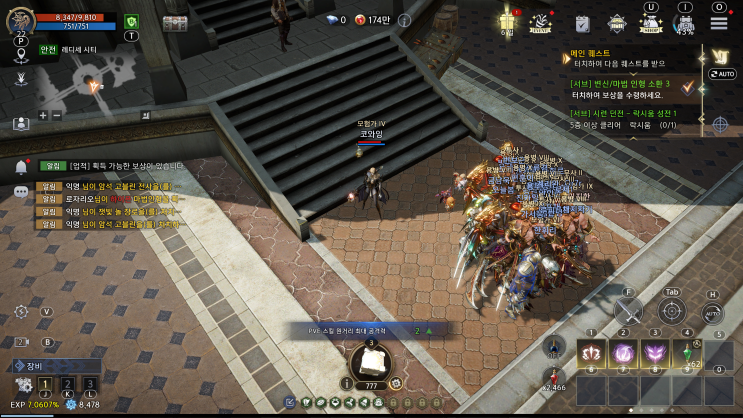The height and width of the screenshot is (418, 743).
Task: Use the purple demon mask skill
Action: tap(656, 352)
